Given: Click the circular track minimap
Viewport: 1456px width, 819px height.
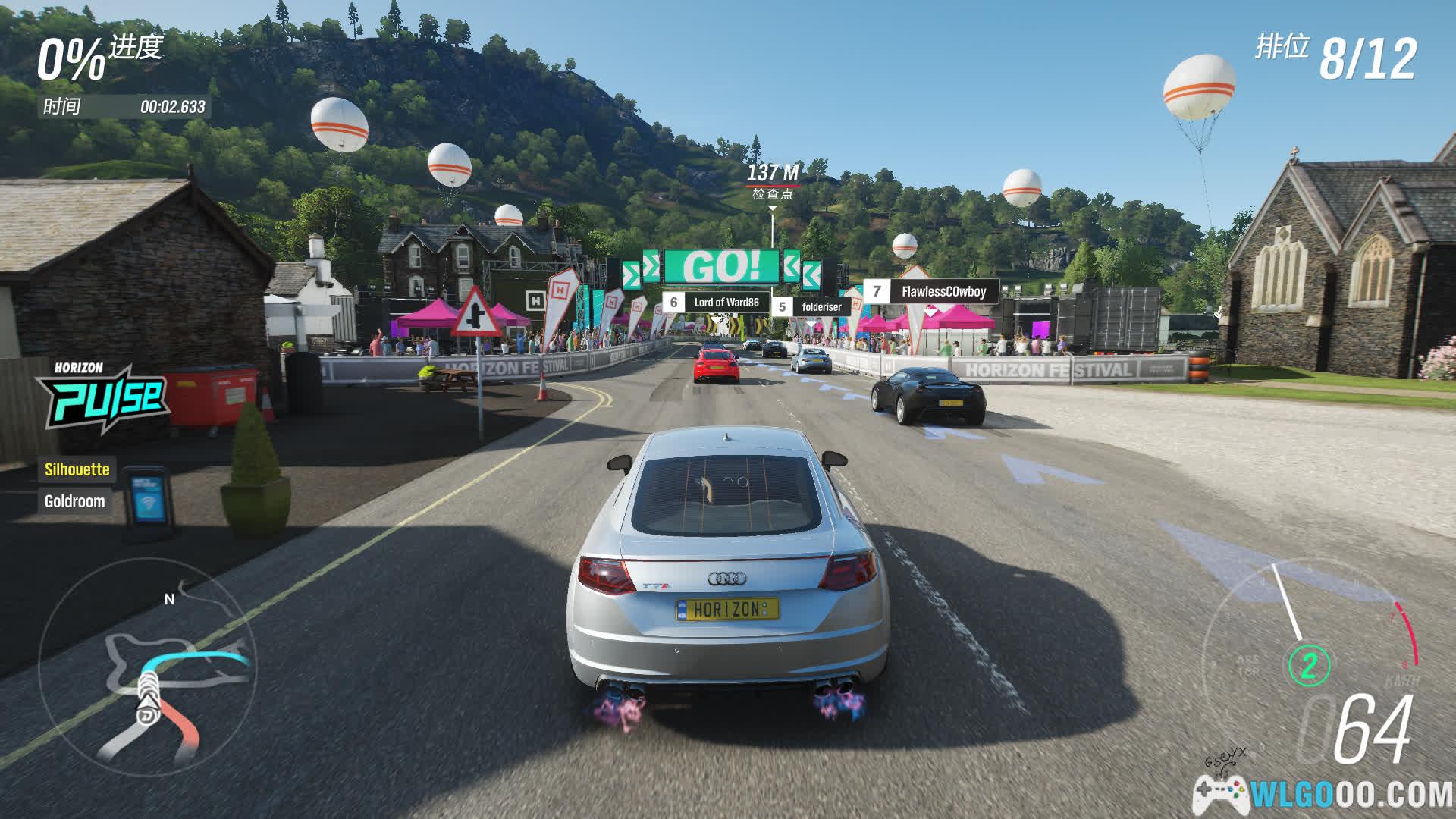Looking at the screenshot, I should [x=148, y=669].
